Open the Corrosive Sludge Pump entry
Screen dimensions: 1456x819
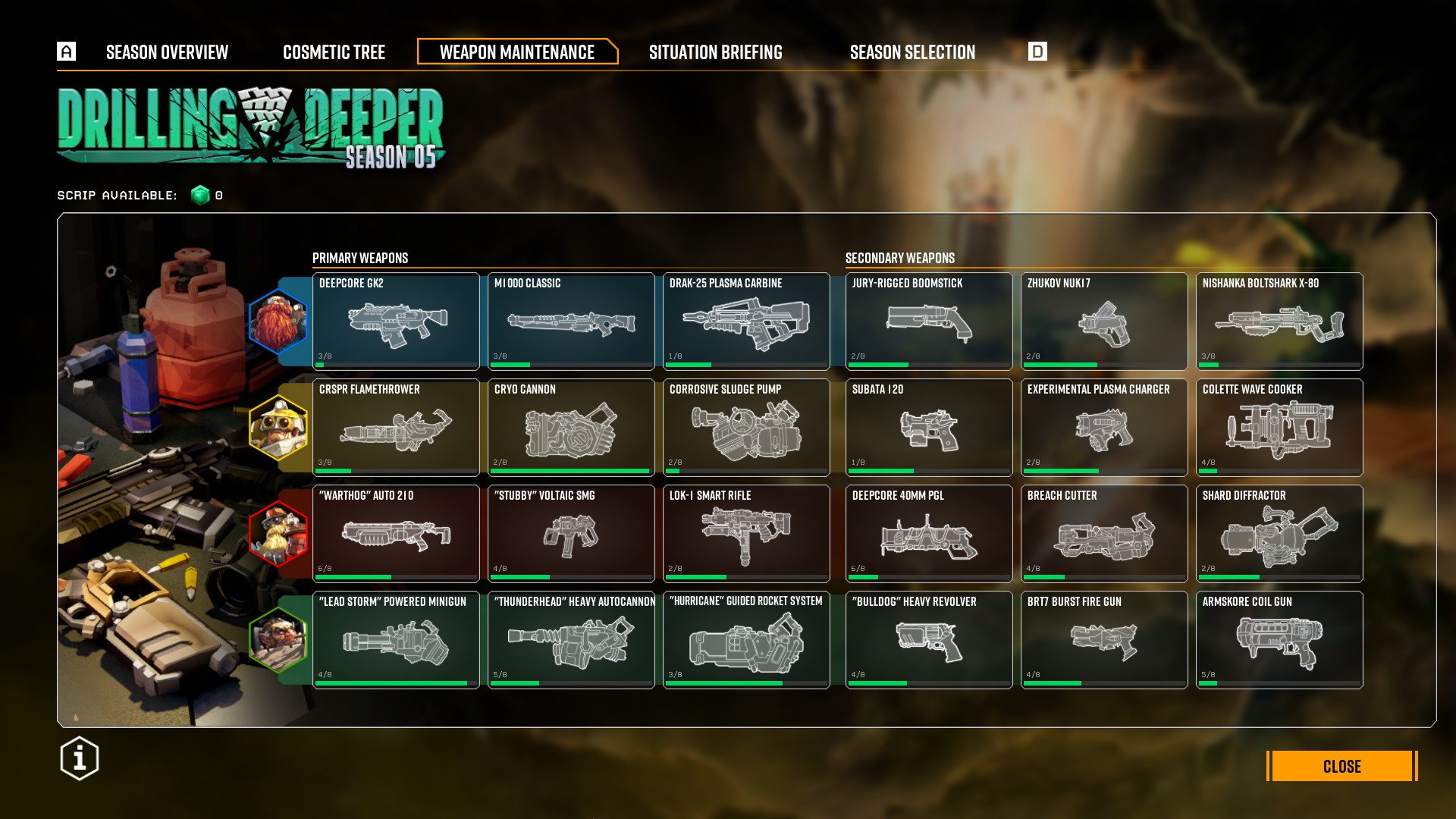(746, 428)
